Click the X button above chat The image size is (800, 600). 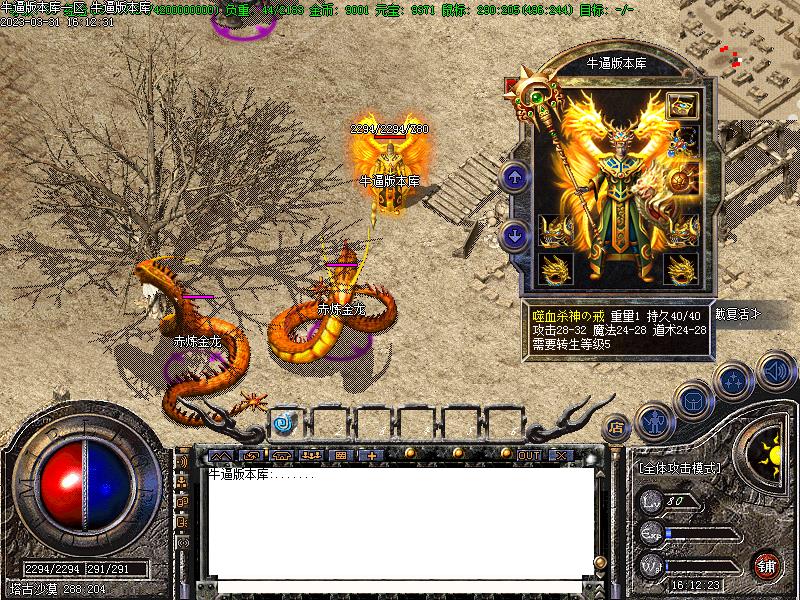coord(560,455)
